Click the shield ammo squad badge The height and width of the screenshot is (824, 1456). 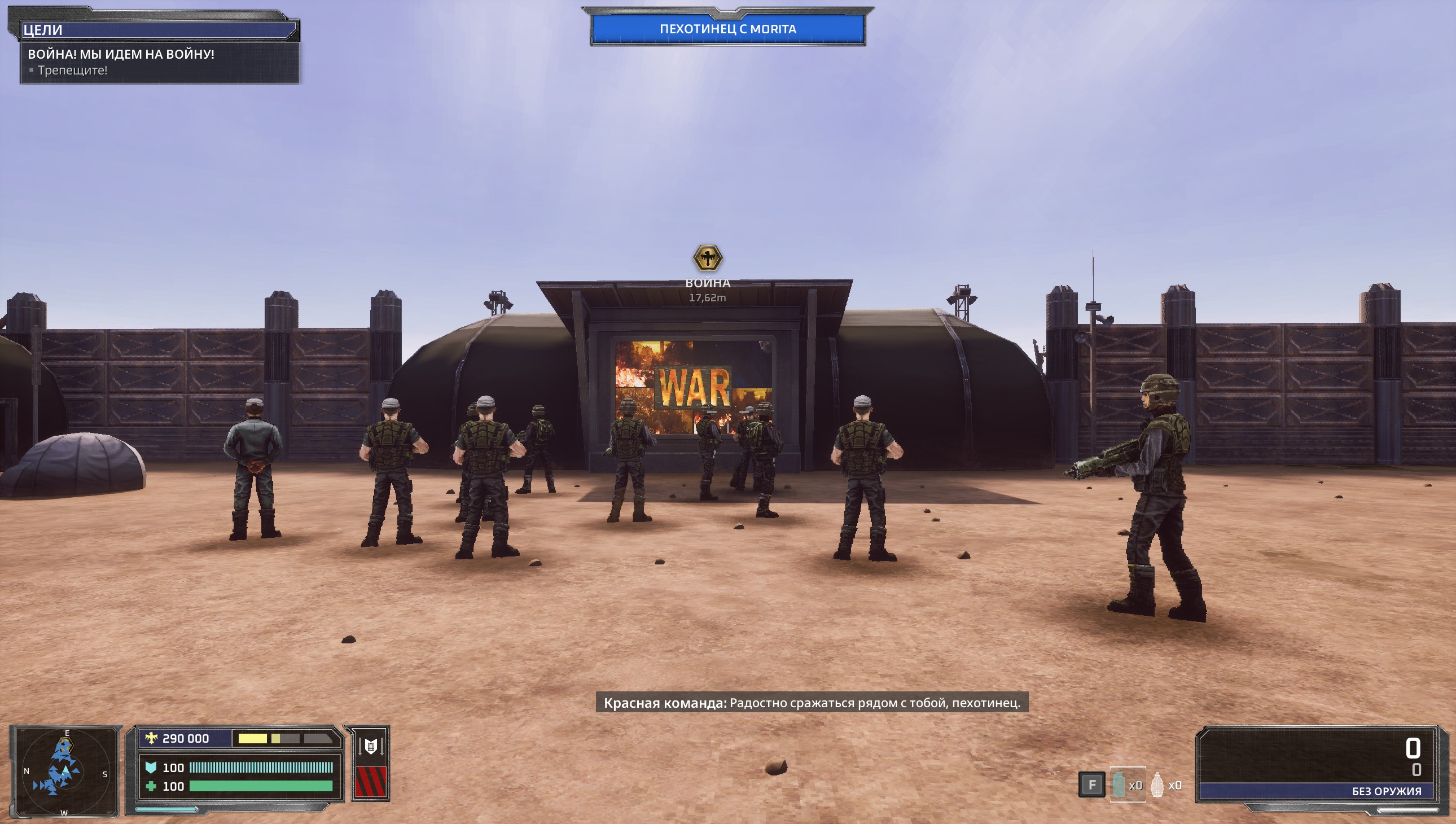point(371,746)
